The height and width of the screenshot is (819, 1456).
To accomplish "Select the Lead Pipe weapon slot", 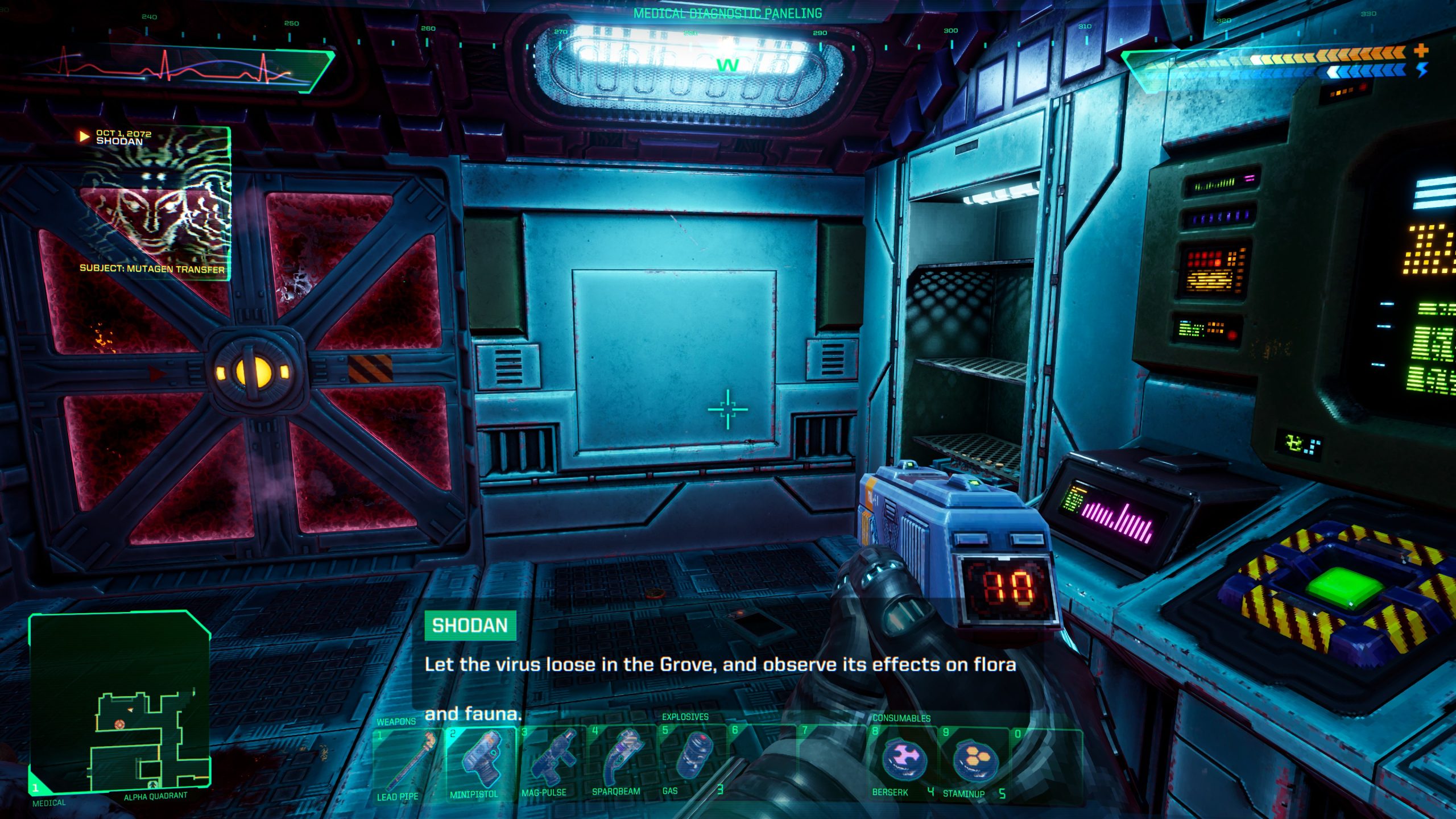I will pos(406,763).
